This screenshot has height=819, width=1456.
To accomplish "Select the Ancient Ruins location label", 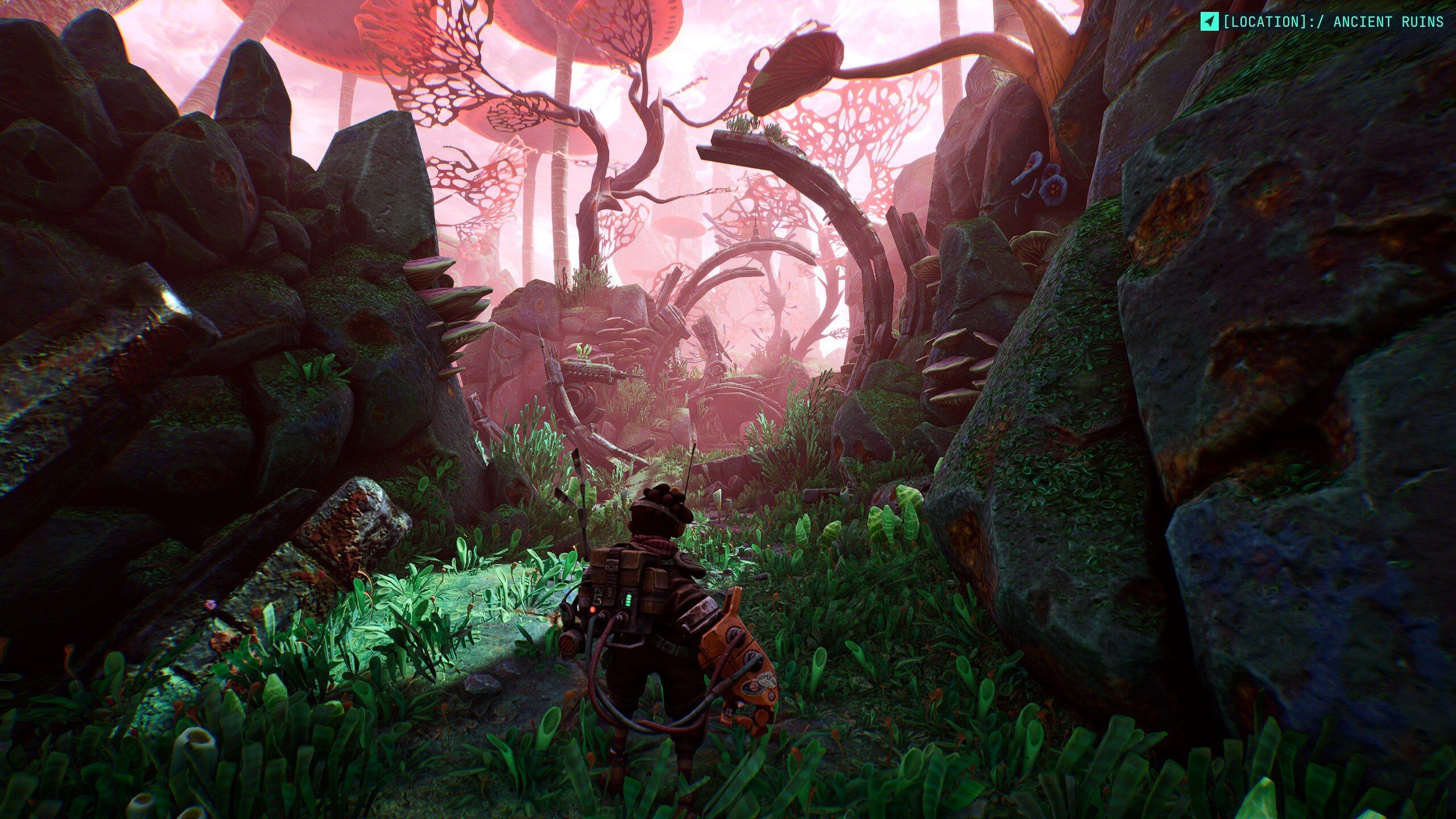I will click(1333, 22).
